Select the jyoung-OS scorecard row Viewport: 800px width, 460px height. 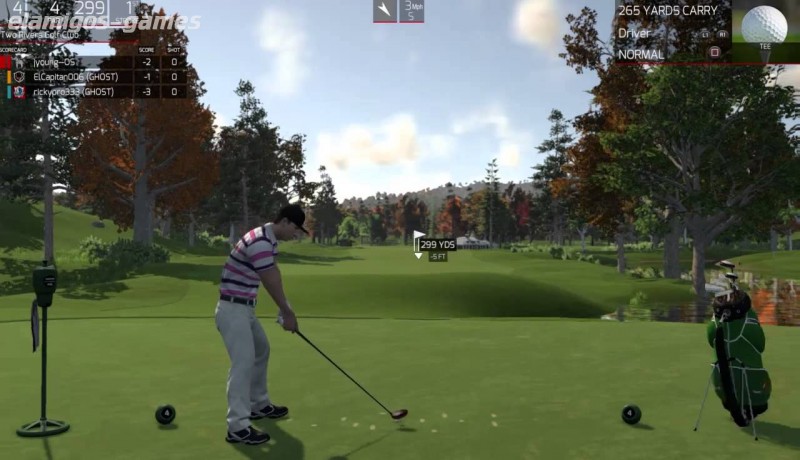(x=95, y=62)
